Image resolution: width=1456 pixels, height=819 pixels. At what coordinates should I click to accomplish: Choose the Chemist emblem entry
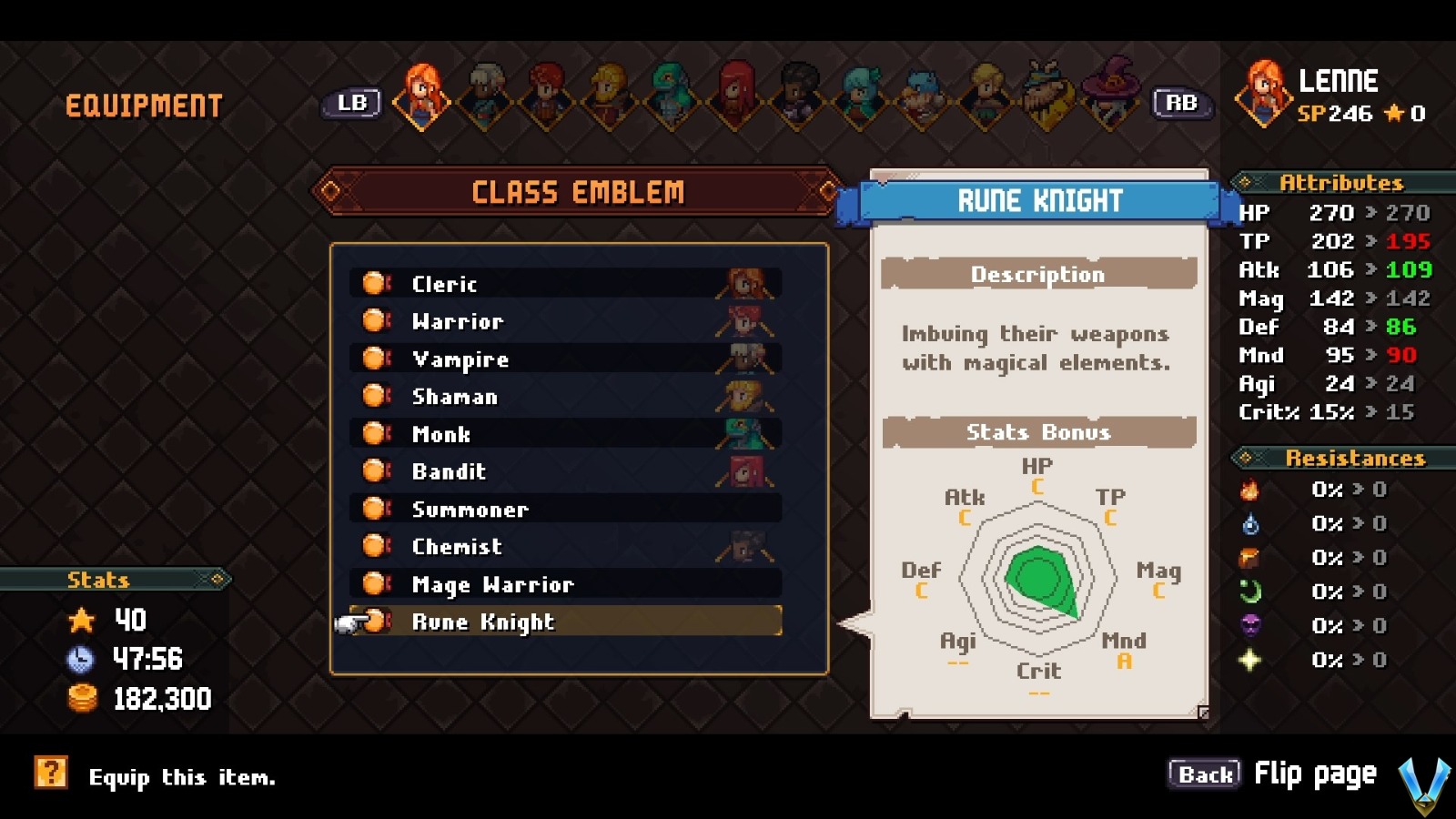point(564,547)
